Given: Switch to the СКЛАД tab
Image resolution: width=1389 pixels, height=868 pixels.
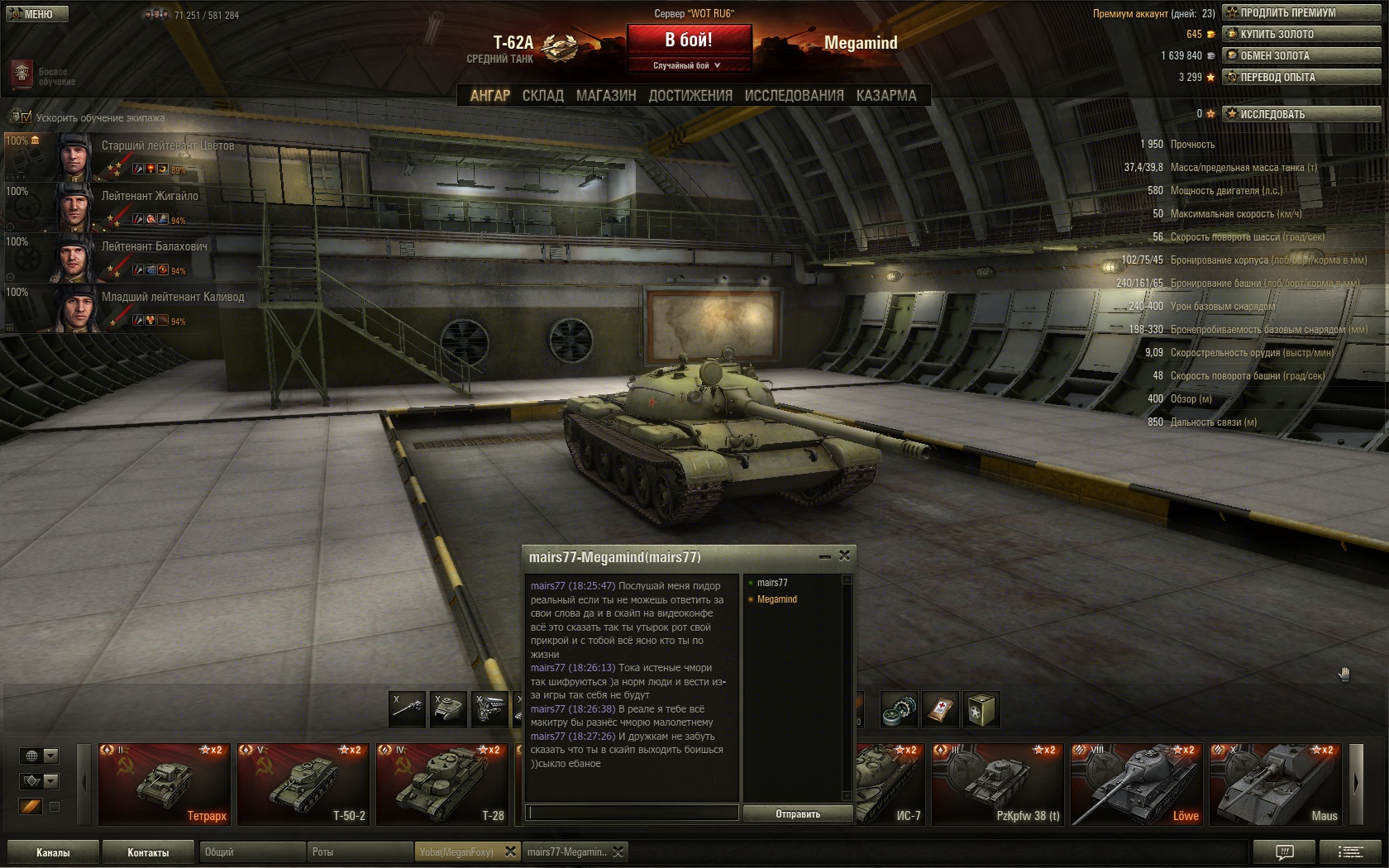Looking at the screenshot, I should point(542,96).
